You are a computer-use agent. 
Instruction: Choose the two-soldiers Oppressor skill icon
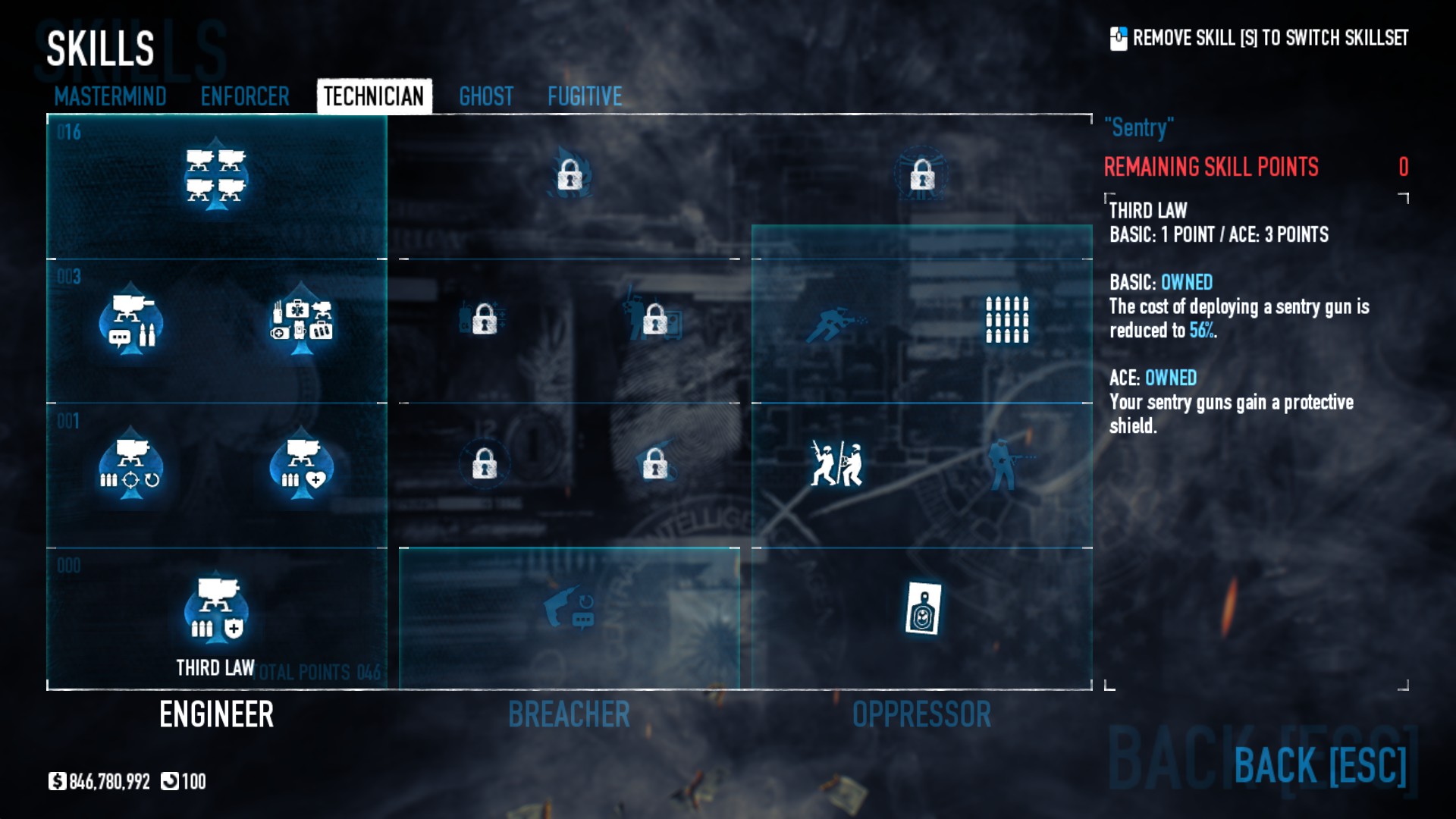(x=836, y=463)
